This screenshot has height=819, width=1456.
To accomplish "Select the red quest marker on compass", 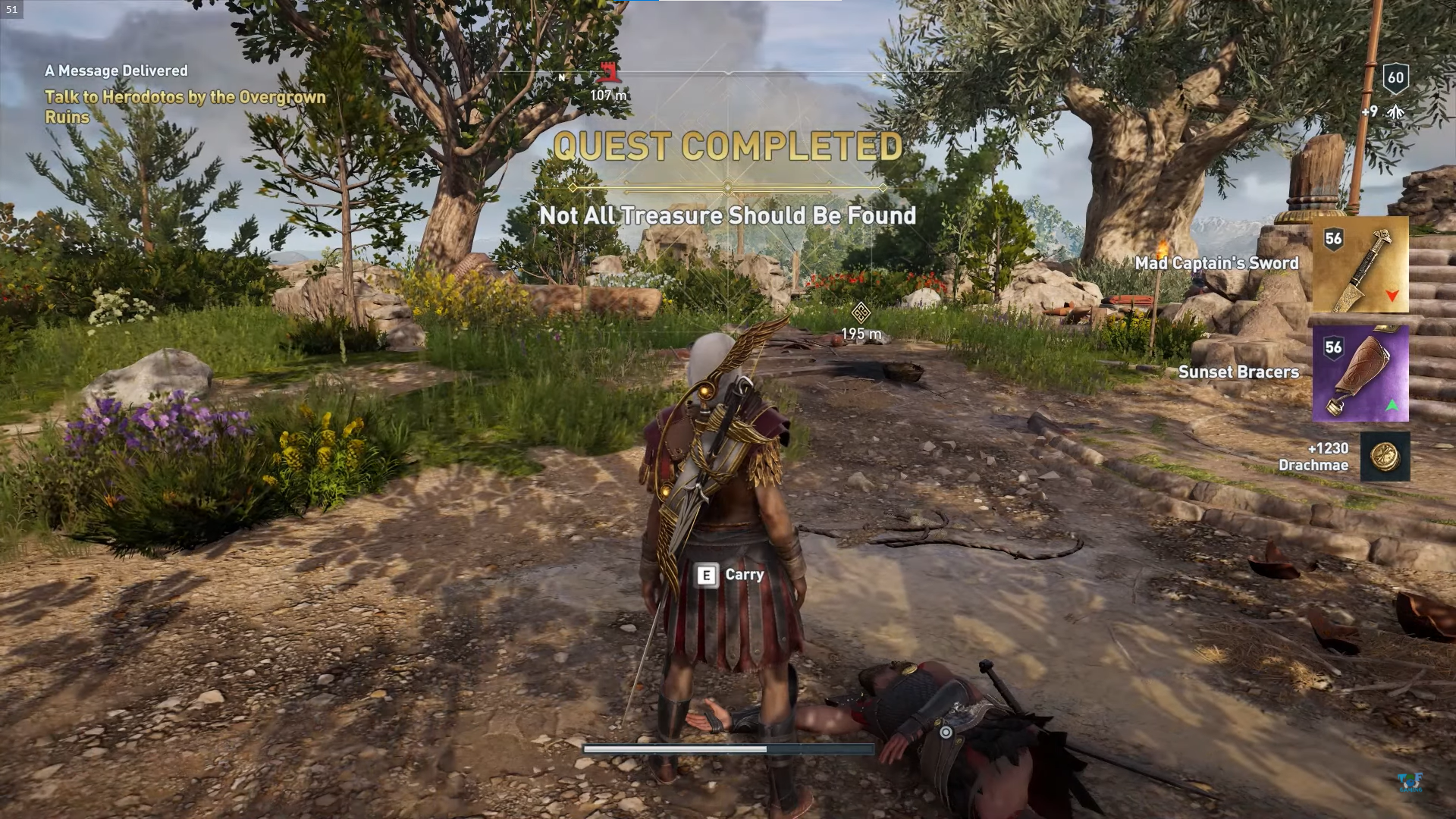I will 606,74.
